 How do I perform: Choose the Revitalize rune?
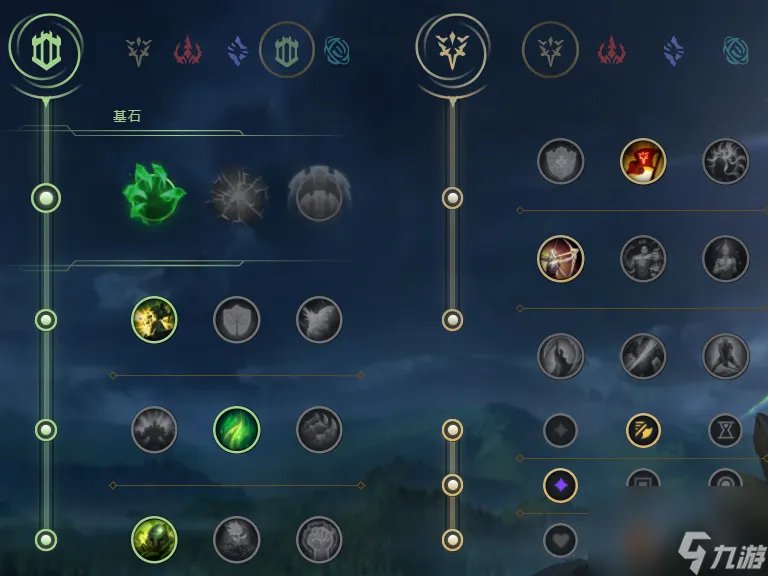[237, 539]
